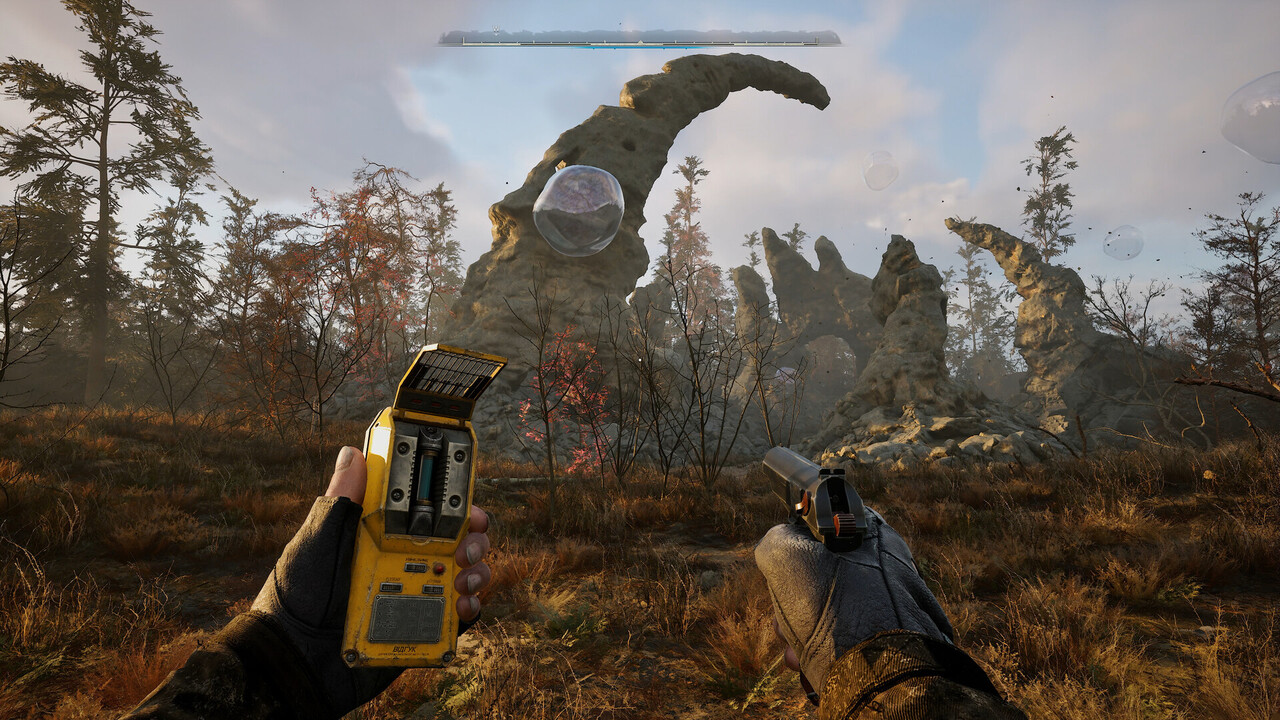Click the УВІМКНЕНО indicator strip on the detector
The image size is (1280, 720).
pyautogui.click(x=414, y=565)
